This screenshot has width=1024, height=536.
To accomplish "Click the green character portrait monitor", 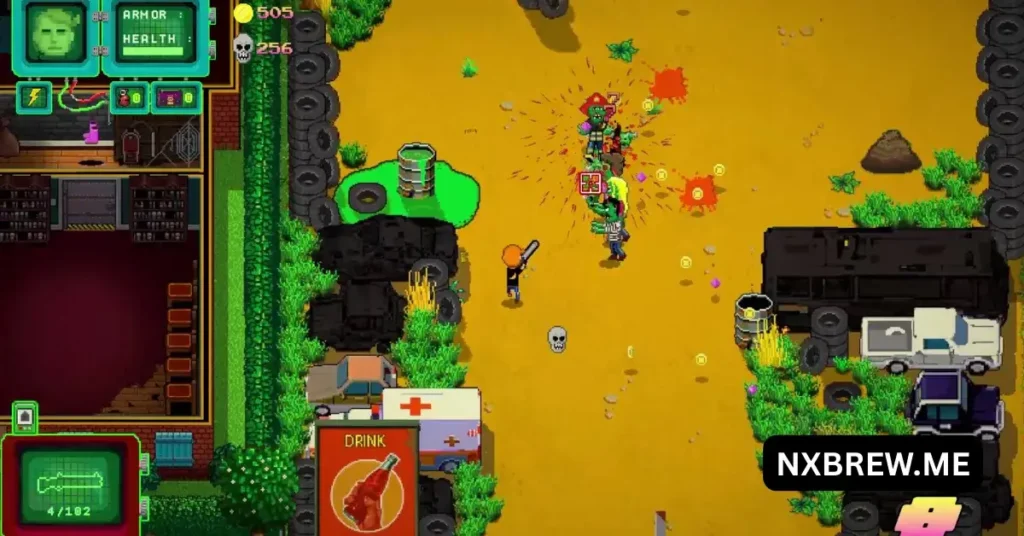I will point(52,36).
